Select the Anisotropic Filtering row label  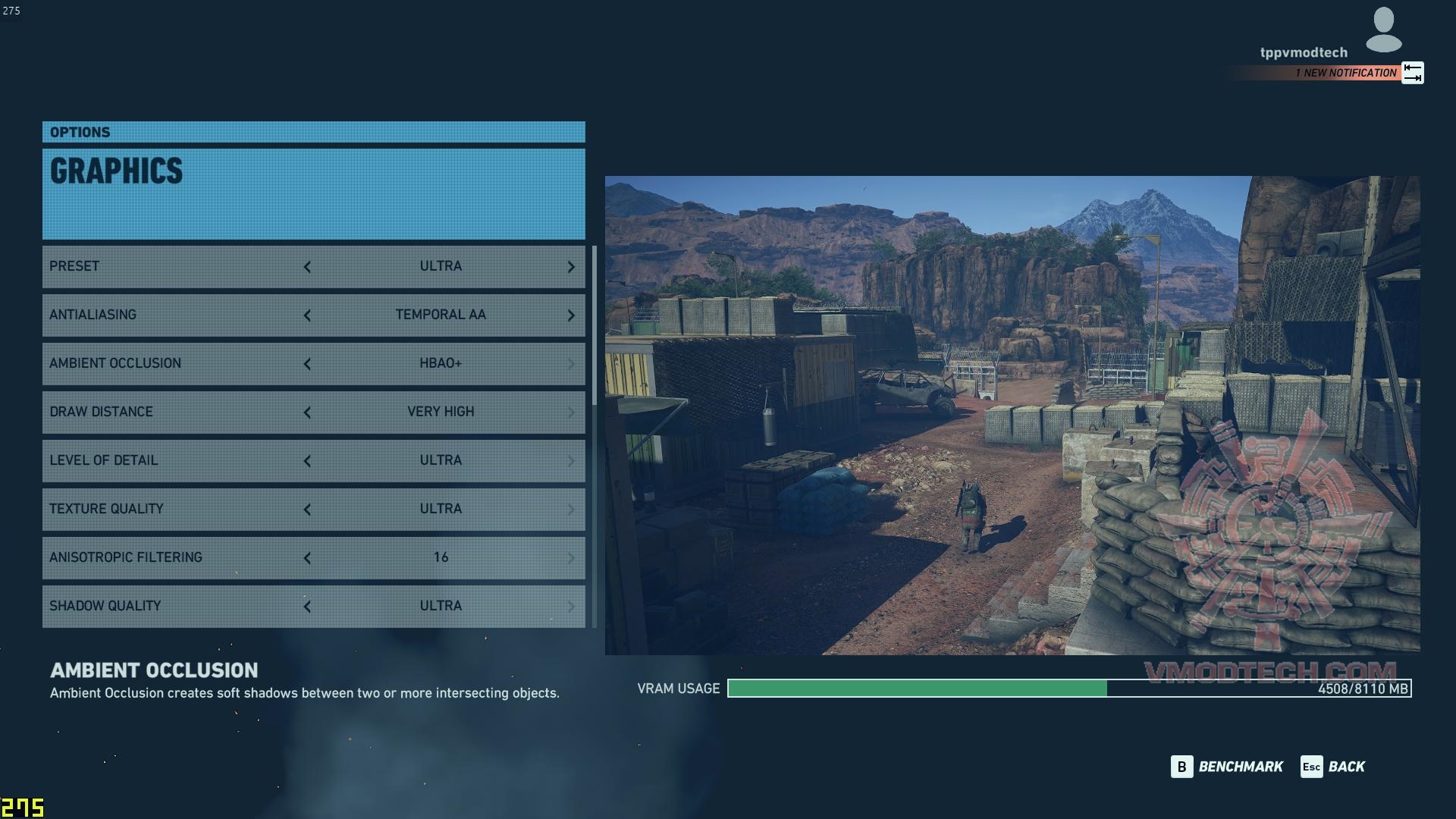[x=126, y=557]
